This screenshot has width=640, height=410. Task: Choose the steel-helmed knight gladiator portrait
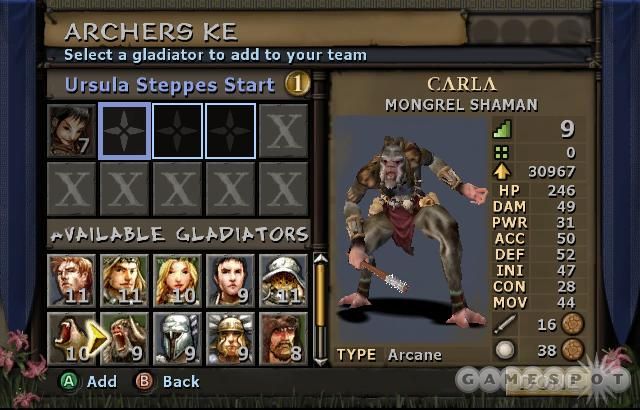click(x=178, y=338)
